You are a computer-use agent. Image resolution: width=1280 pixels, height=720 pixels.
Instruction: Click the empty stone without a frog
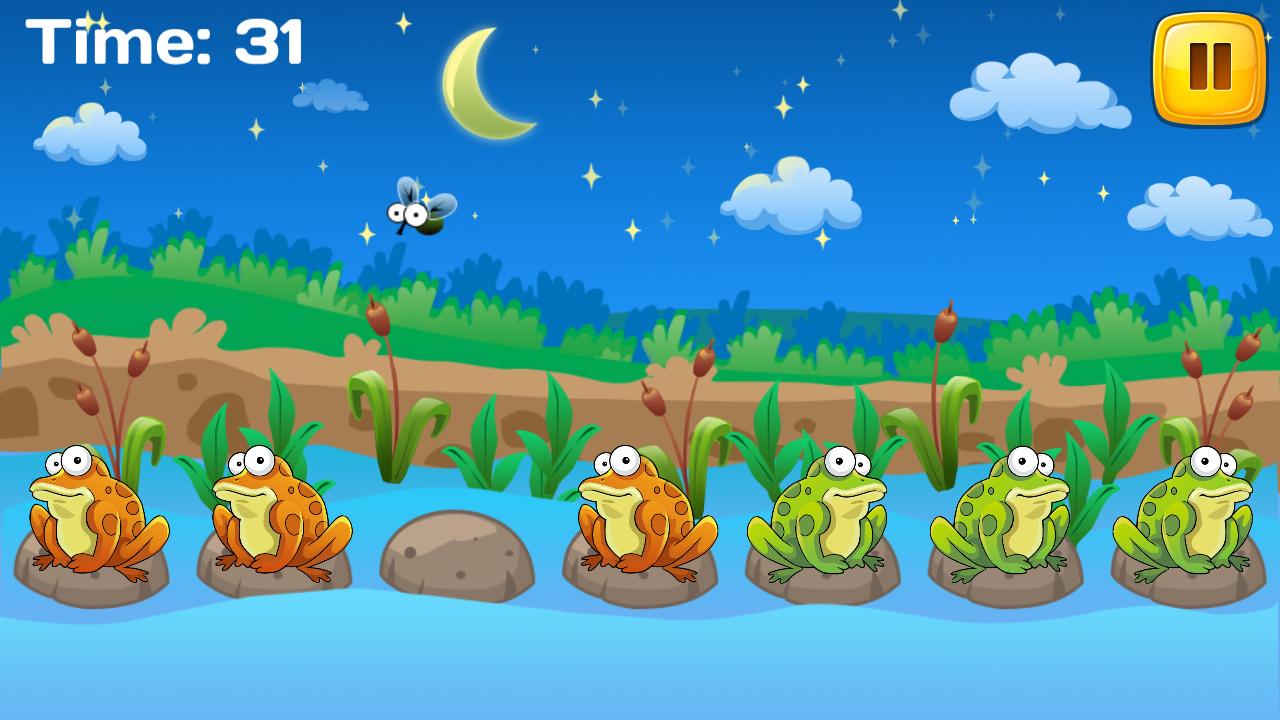460,555
